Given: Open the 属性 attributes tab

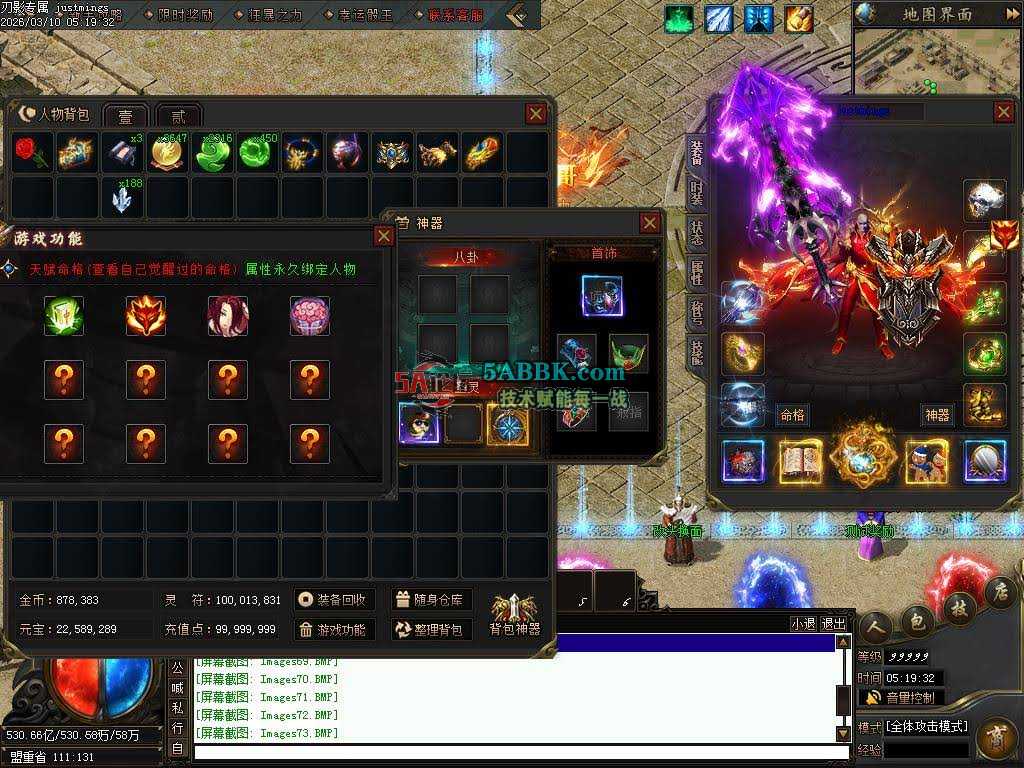Looking at the screenshot, I should 697,271.
